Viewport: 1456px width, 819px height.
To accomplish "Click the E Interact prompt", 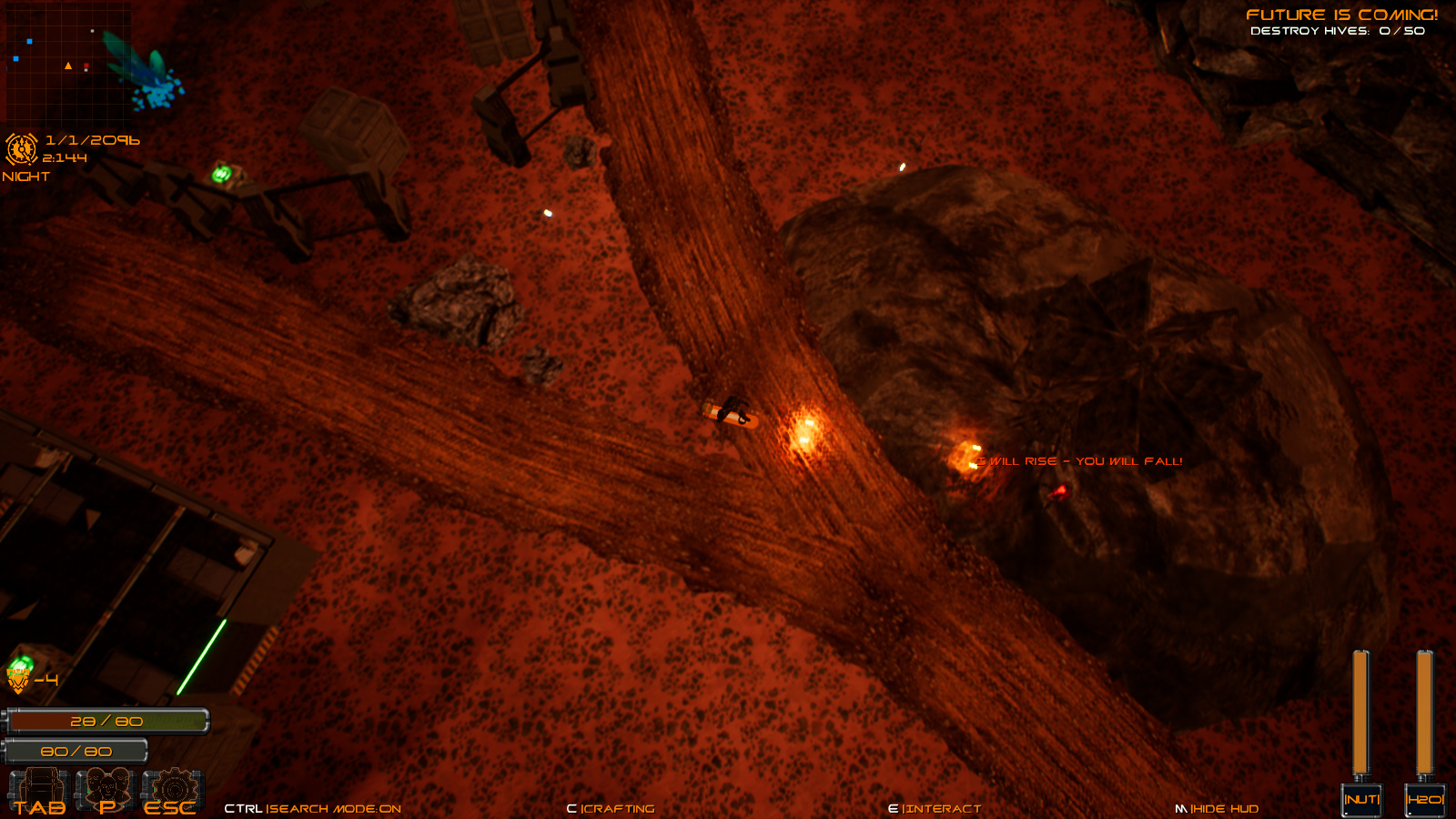I will pyautogui.click(x=935, y=808).
